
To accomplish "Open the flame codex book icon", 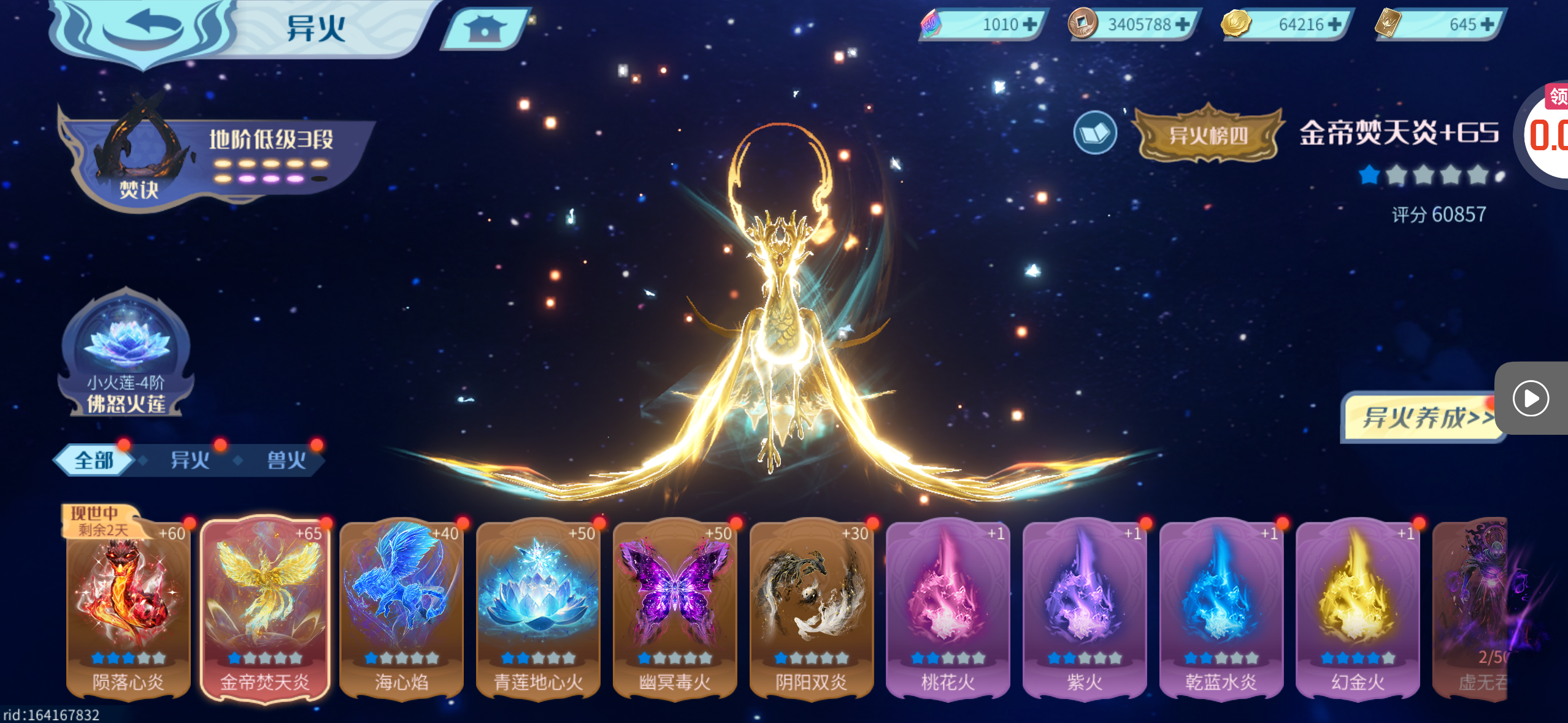I will [1095, 132].
